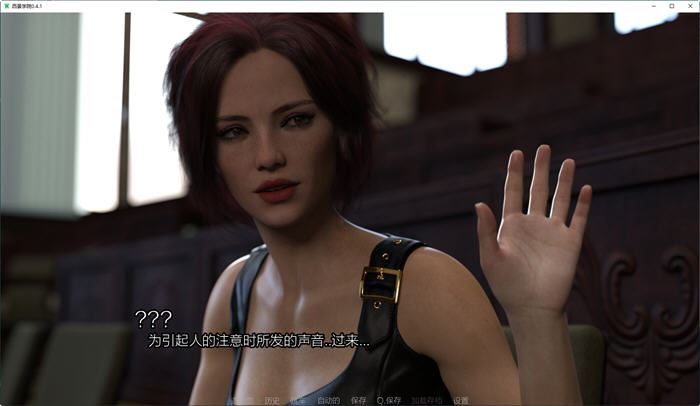Image resolution: width=700 pixels, height=406 pixels.
Task: Open the 历史 history log
Action: click(x=272, y=400)
